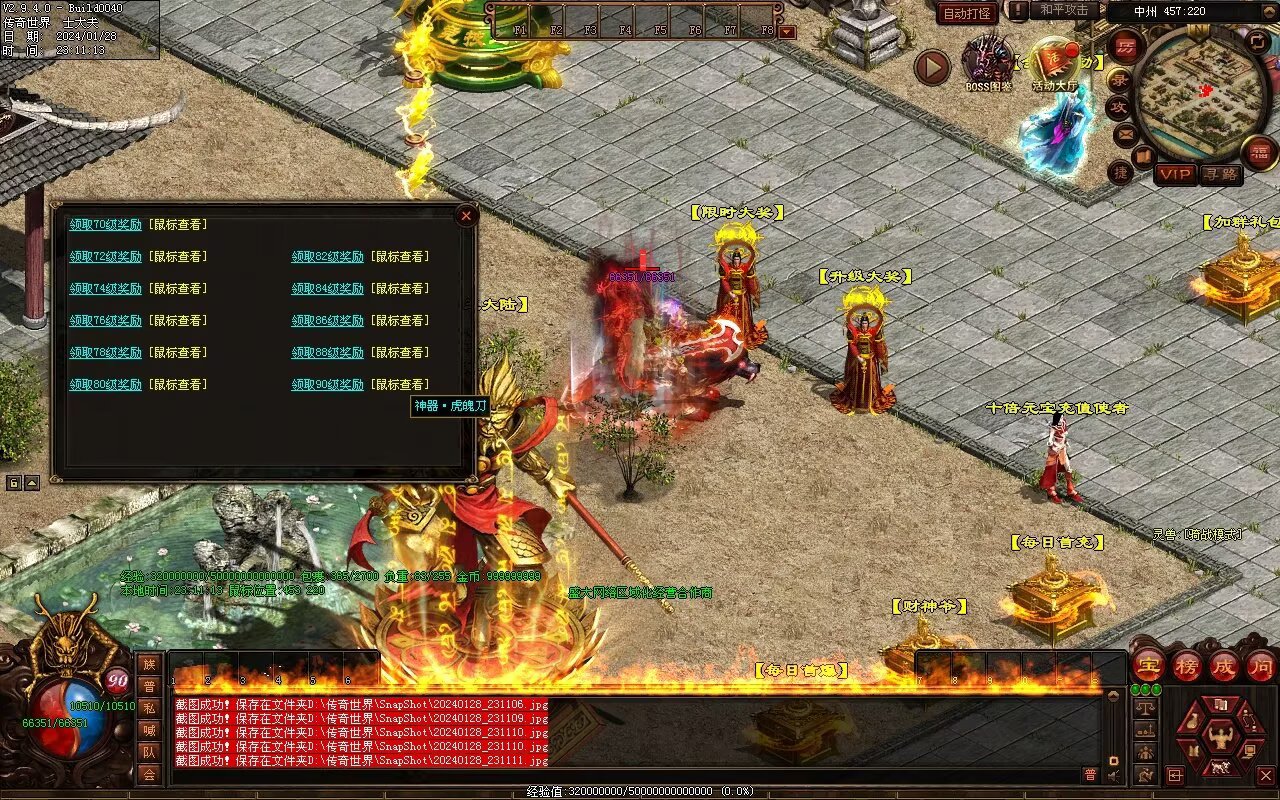Claim the level 70 reward link
This screenshot has height=800, width=1280.
pyautogui.click(x=105, y=225)
